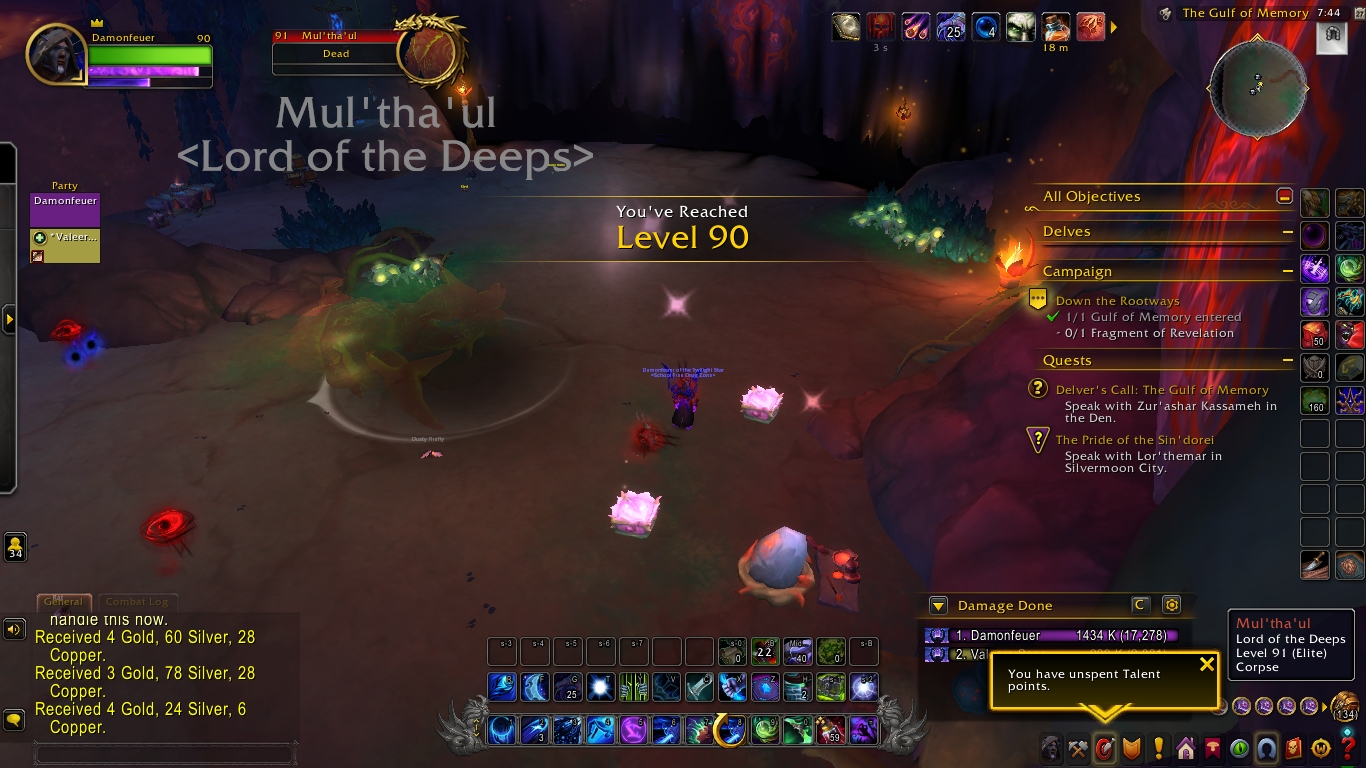The height and width of the screenshot is (768, 1366).
Task: Use the healing potion with 59 charges
Action: coord(830,730)
